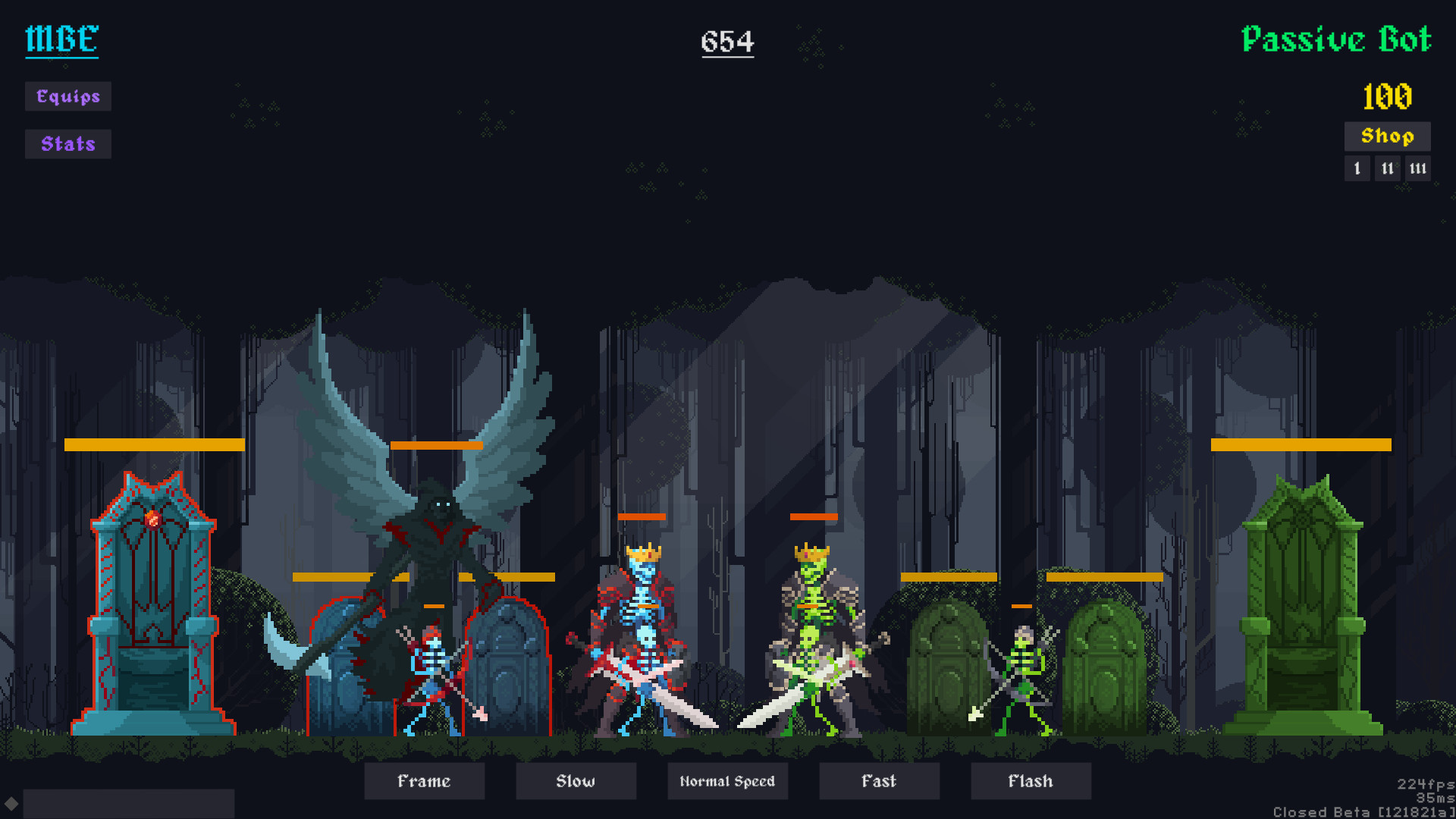The height and width of the screenshot is (819, 1456).
Task: Enable Fast game speed
Action: 879,781
